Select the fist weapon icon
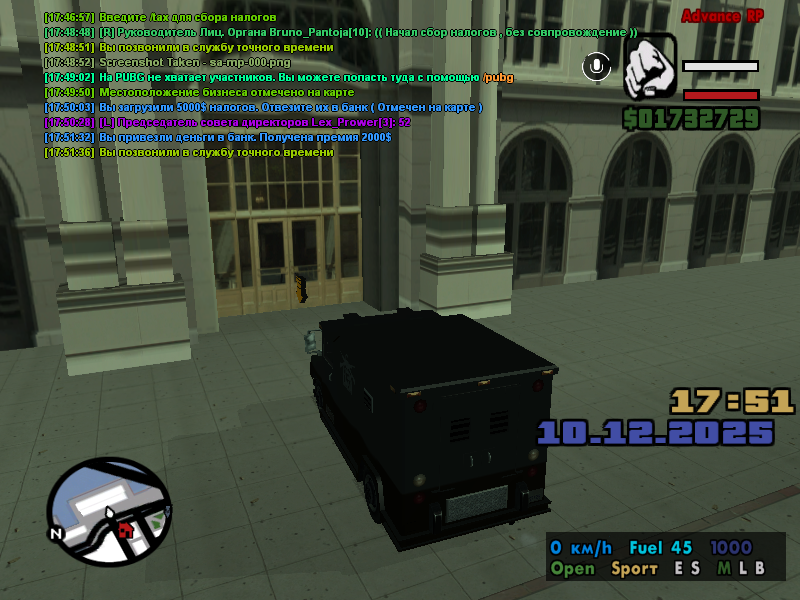The height and width of the screenshot is (600, 800). tap(650, 67)
